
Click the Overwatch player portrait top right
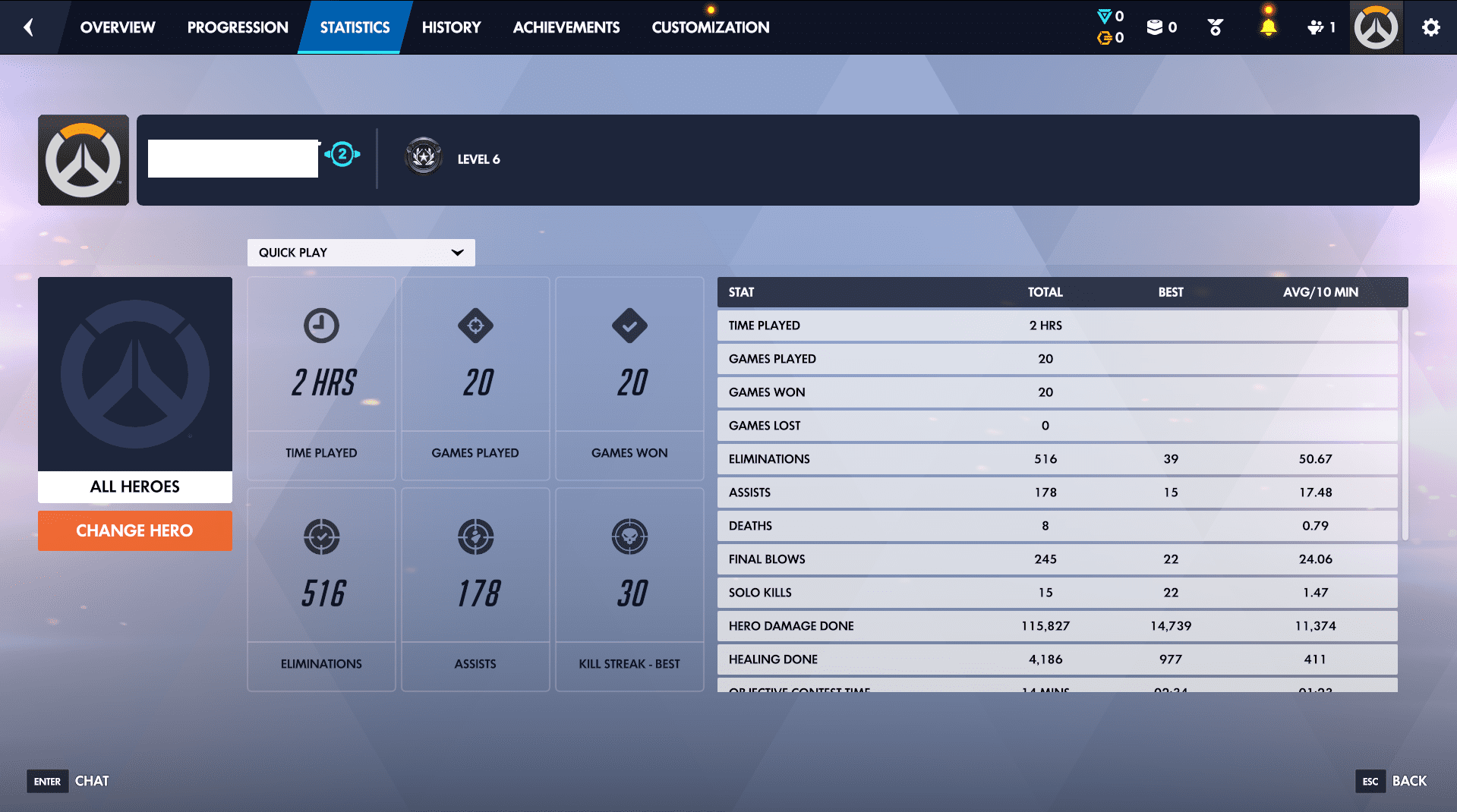1376,27
